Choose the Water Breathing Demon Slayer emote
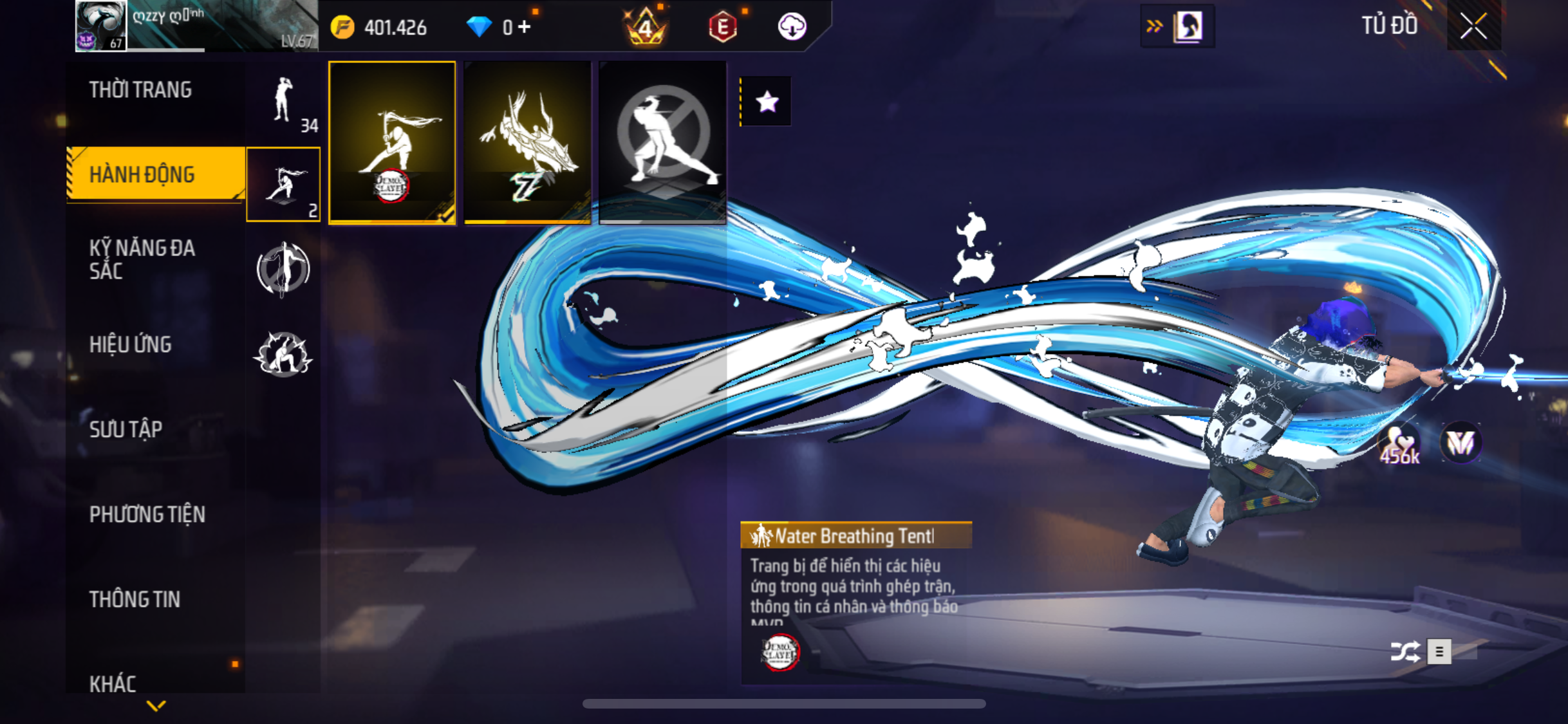This screenshot has height=724, width=1568. tap(392, 142)
